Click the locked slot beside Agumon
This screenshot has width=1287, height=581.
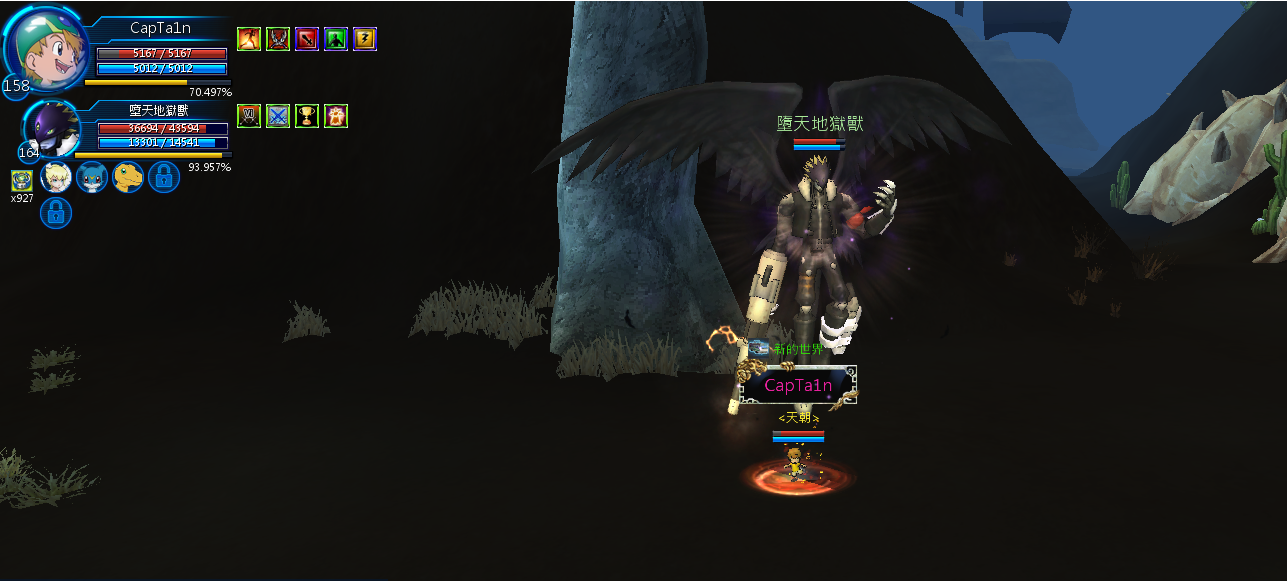coord(164,177)
